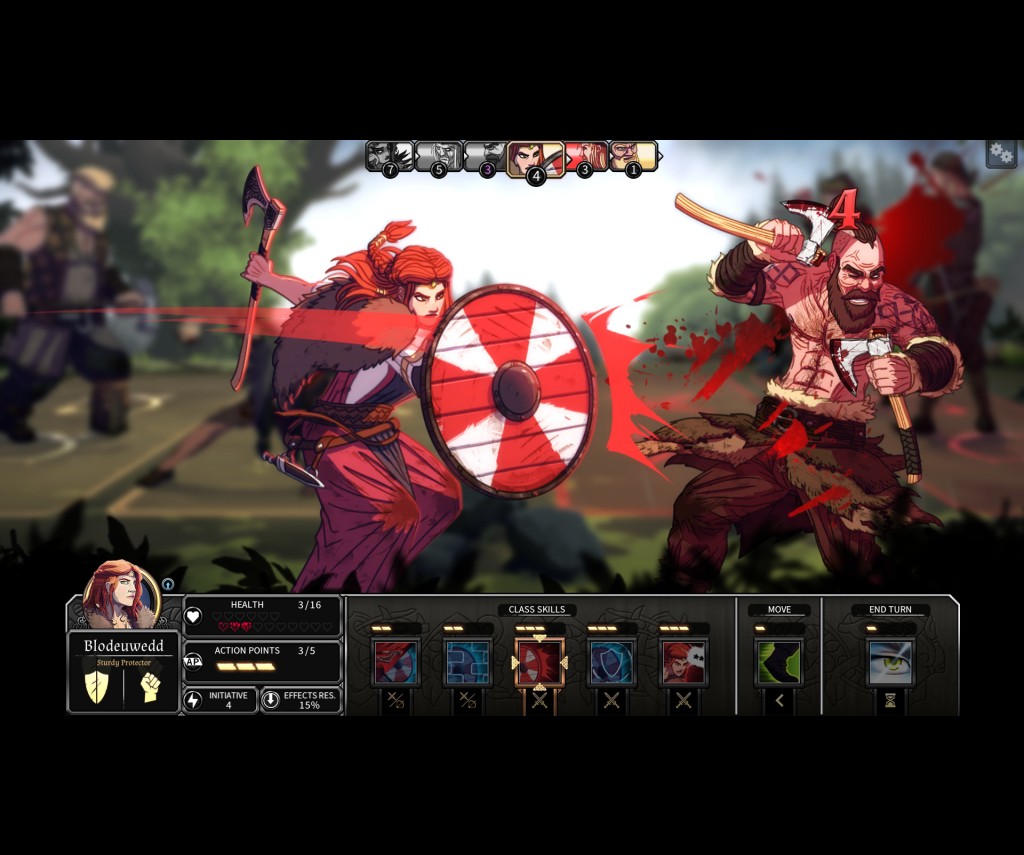Click the yellow shield stance icon
Screen dimensions: 1024x855
97,687
